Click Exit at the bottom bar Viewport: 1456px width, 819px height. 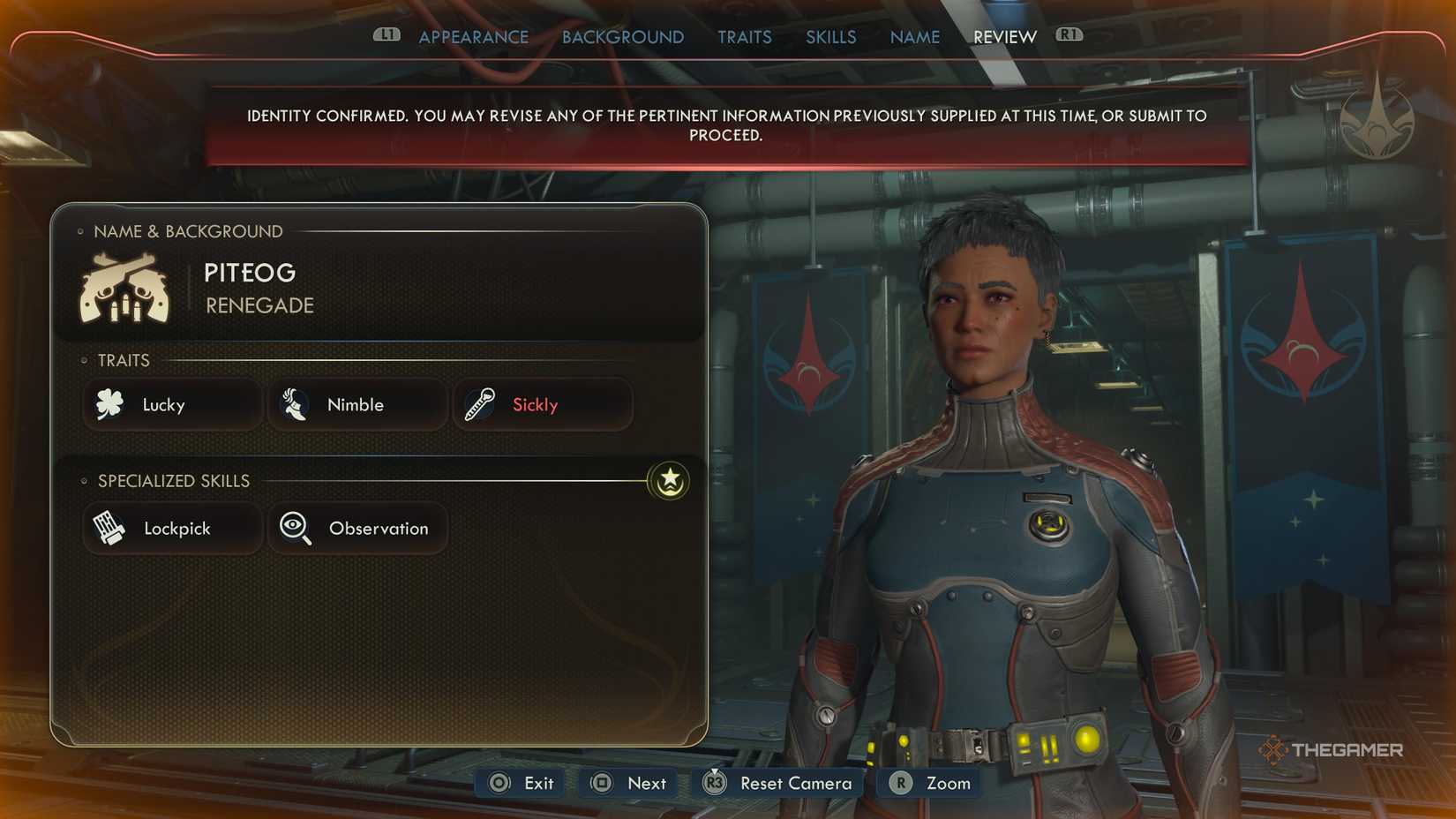pos(519,783)
